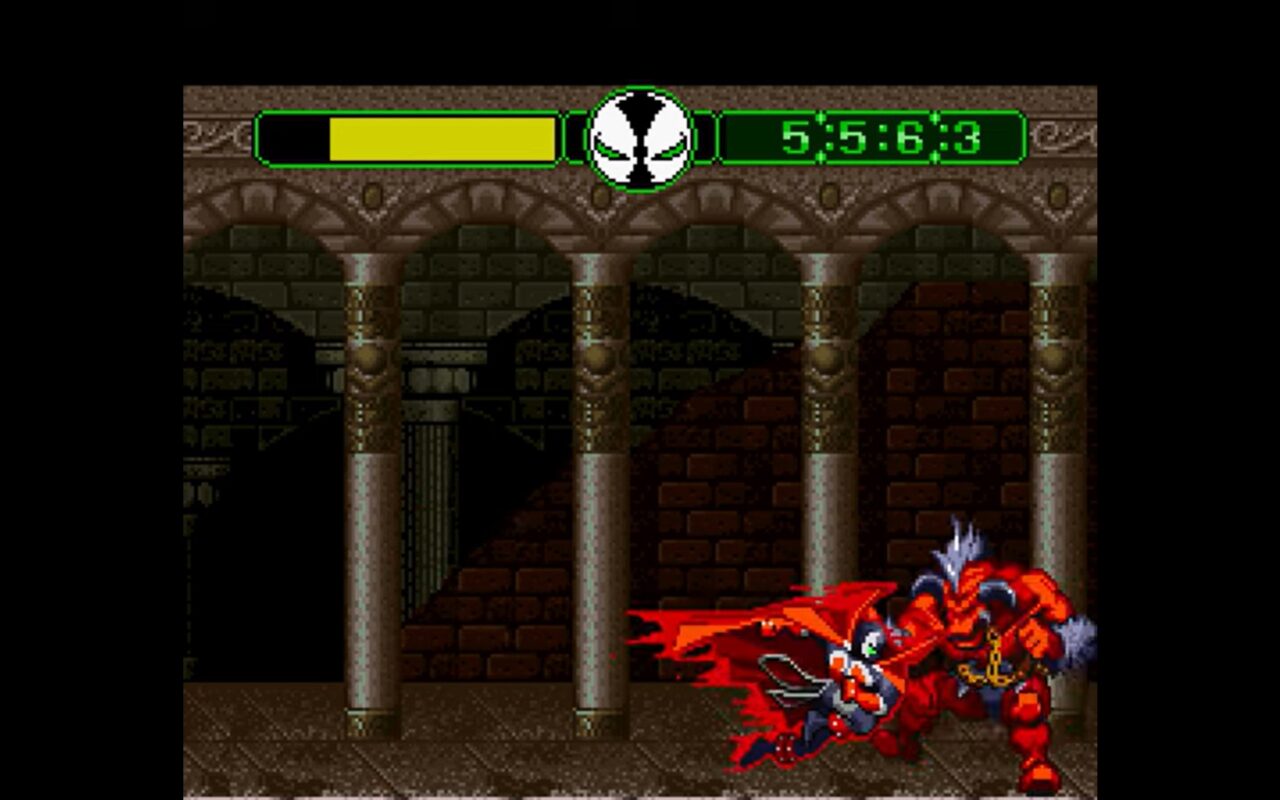Image resolution: width=1280 pixels, height=800 pixels.
Task: Toggle the depleted black section of the health bar
Action: 293,136
